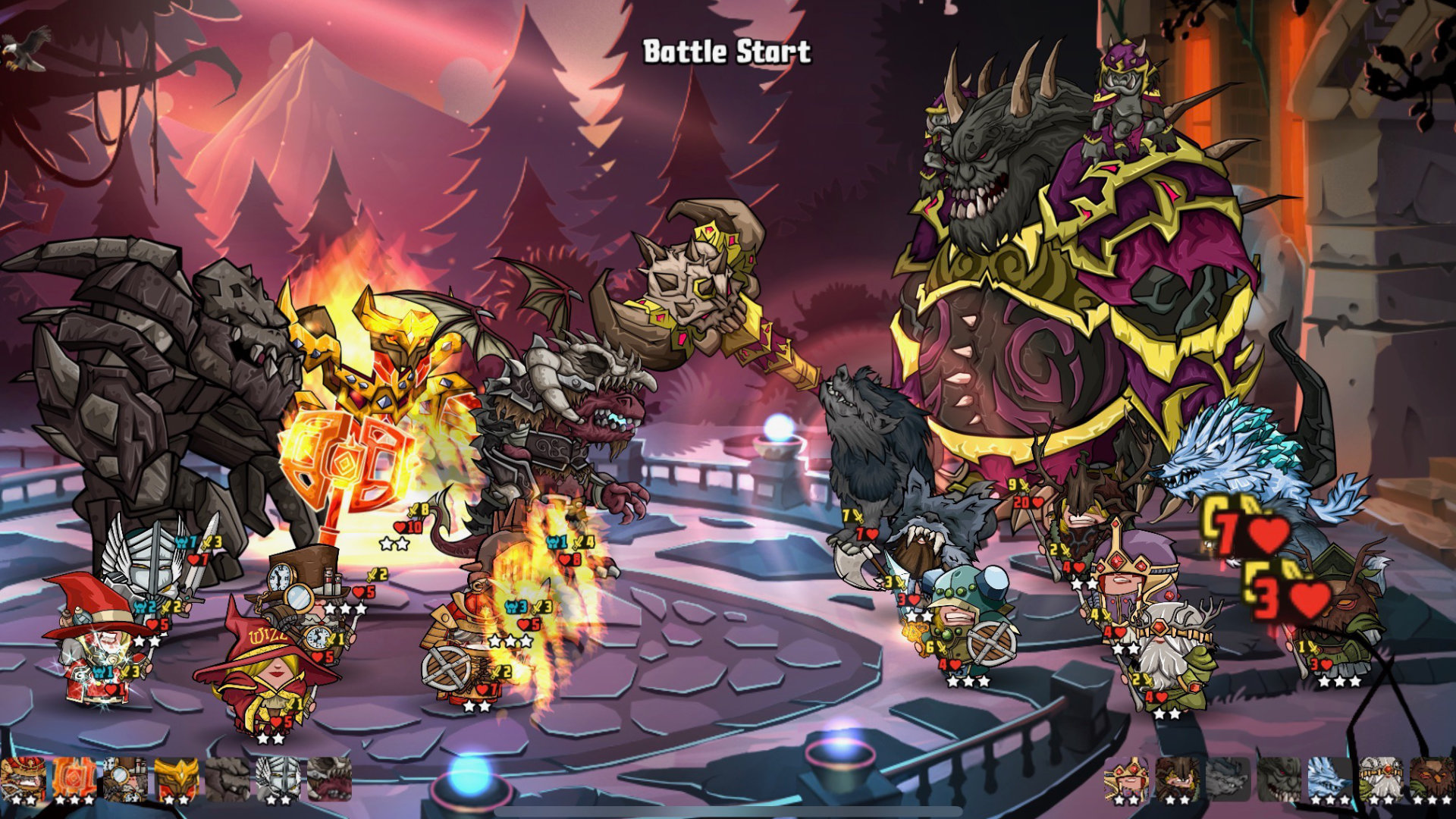Pick the stone rock dragon portrait
Viewport: 1456px width, 819px height.
pos(227,779)
